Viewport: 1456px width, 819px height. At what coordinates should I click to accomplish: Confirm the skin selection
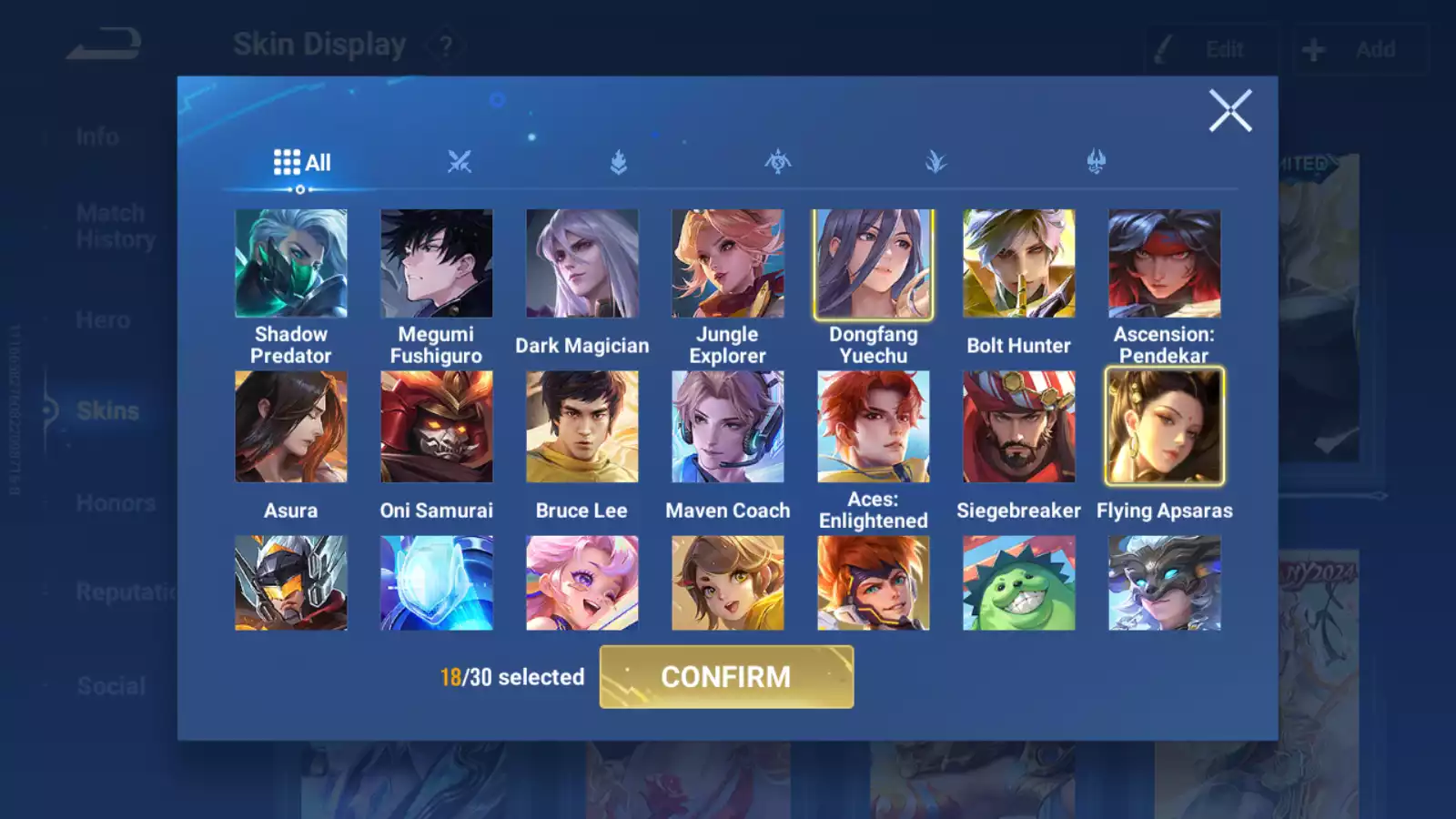pyautogui.click(x=726, y=677)
